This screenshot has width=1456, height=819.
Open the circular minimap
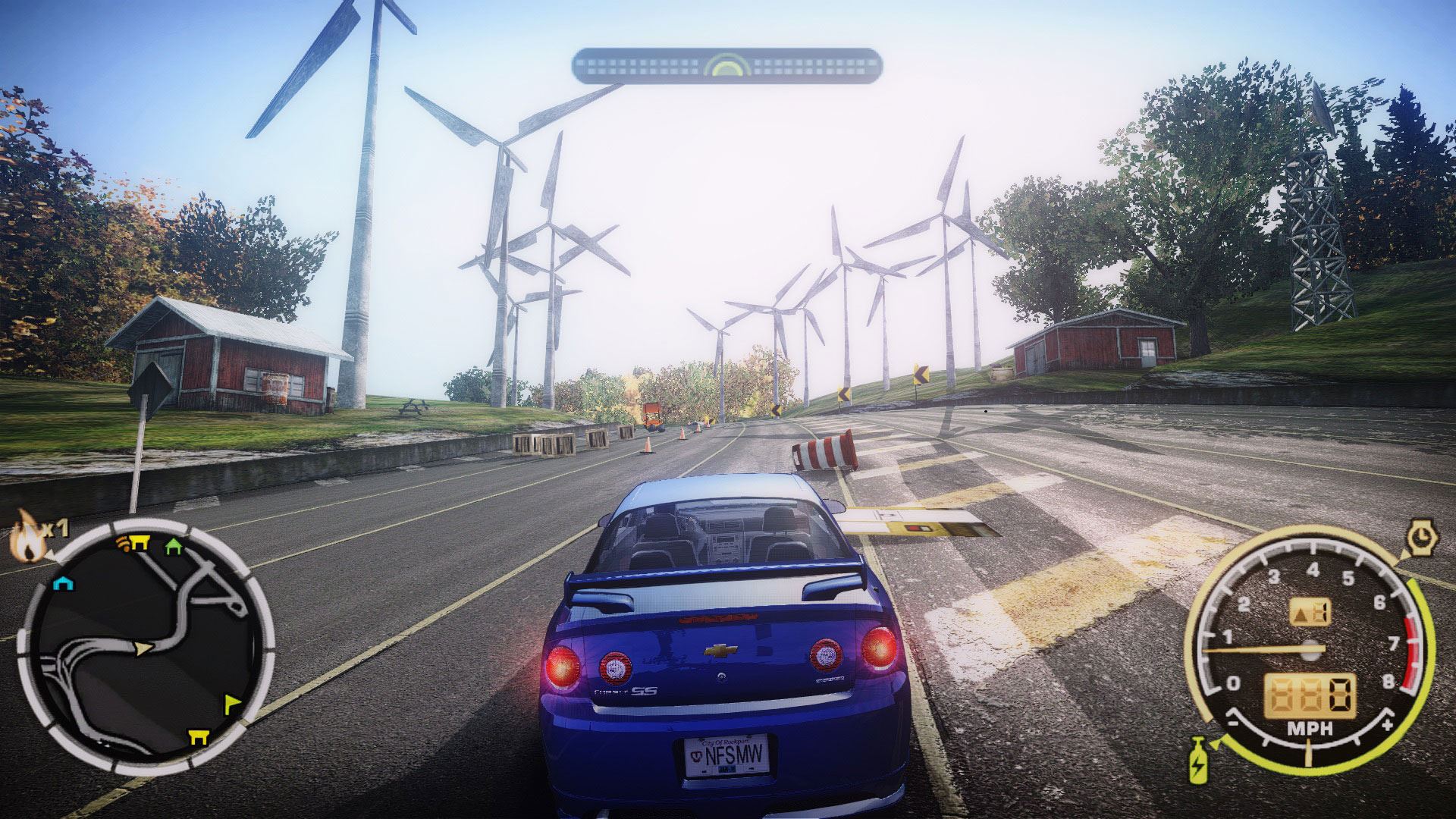pyautogui.click(x=144, y=645)
